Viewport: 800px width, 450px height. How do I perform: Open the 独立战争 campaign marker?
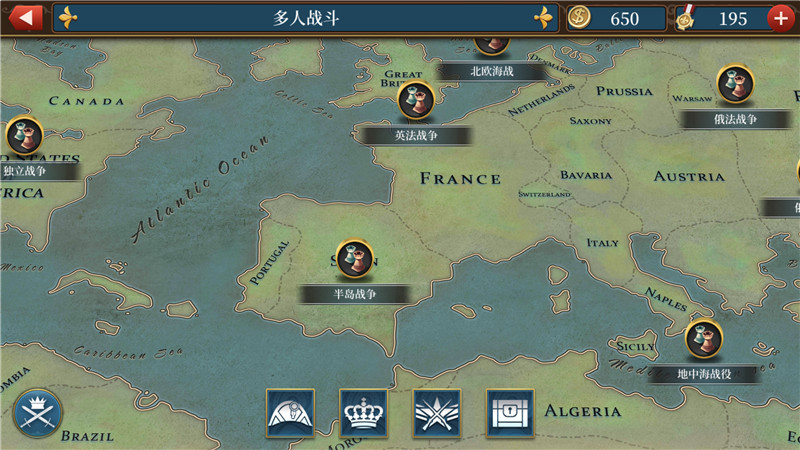[x=24, y=136]
